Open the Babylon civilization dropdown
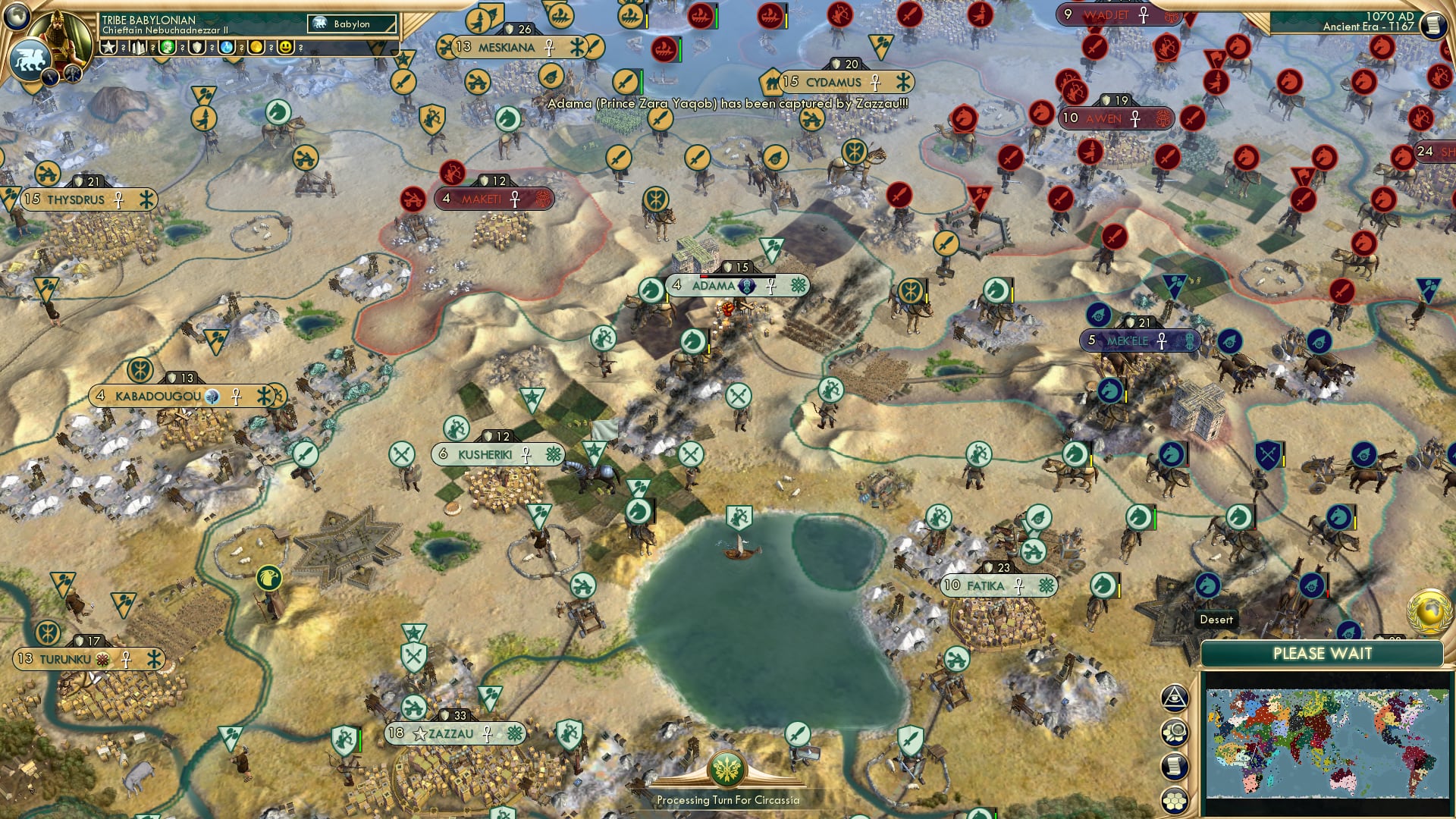Screen dimensions: 1456x819 (350, 24)
